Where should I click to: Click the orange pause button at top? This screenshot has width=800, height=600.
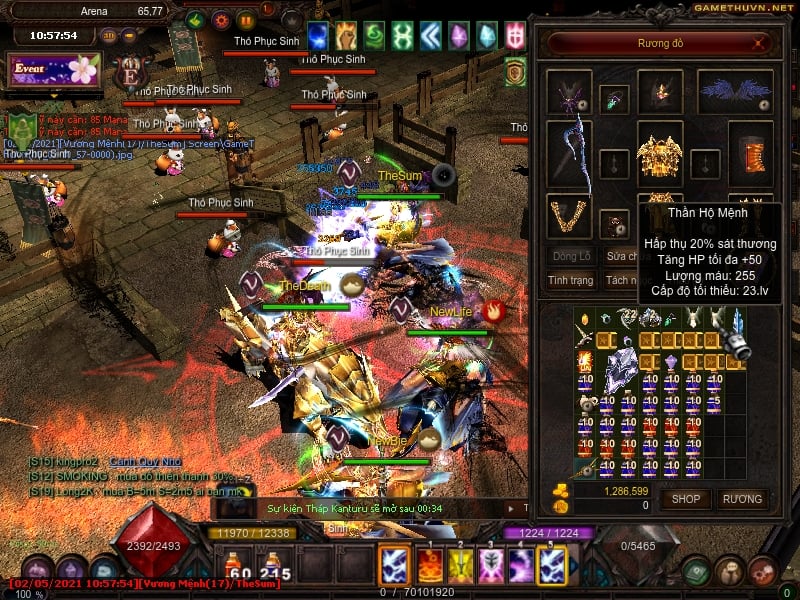(247, 20)
